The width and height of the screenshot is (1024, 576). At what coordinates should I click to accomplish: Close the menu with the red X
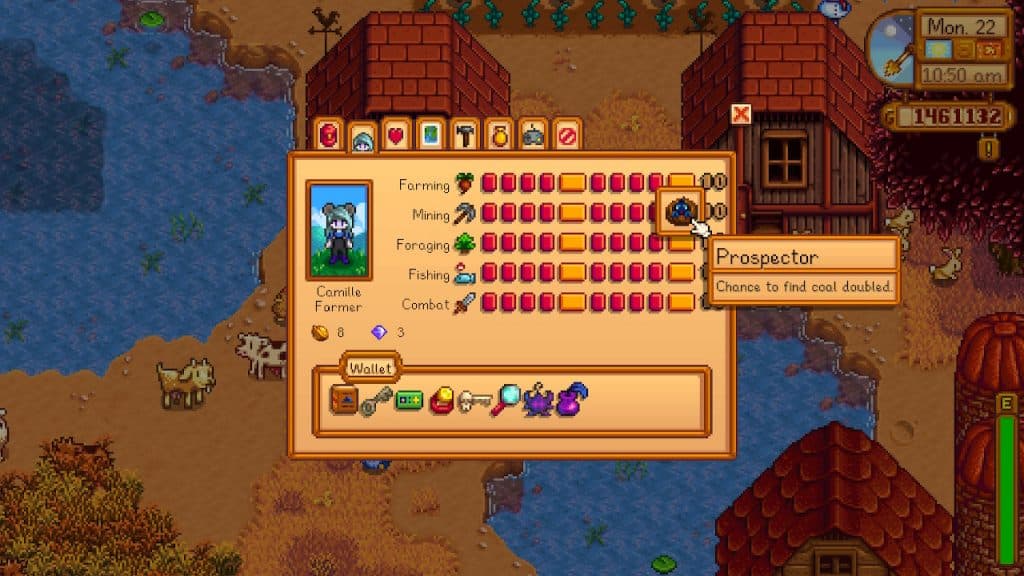741,114
